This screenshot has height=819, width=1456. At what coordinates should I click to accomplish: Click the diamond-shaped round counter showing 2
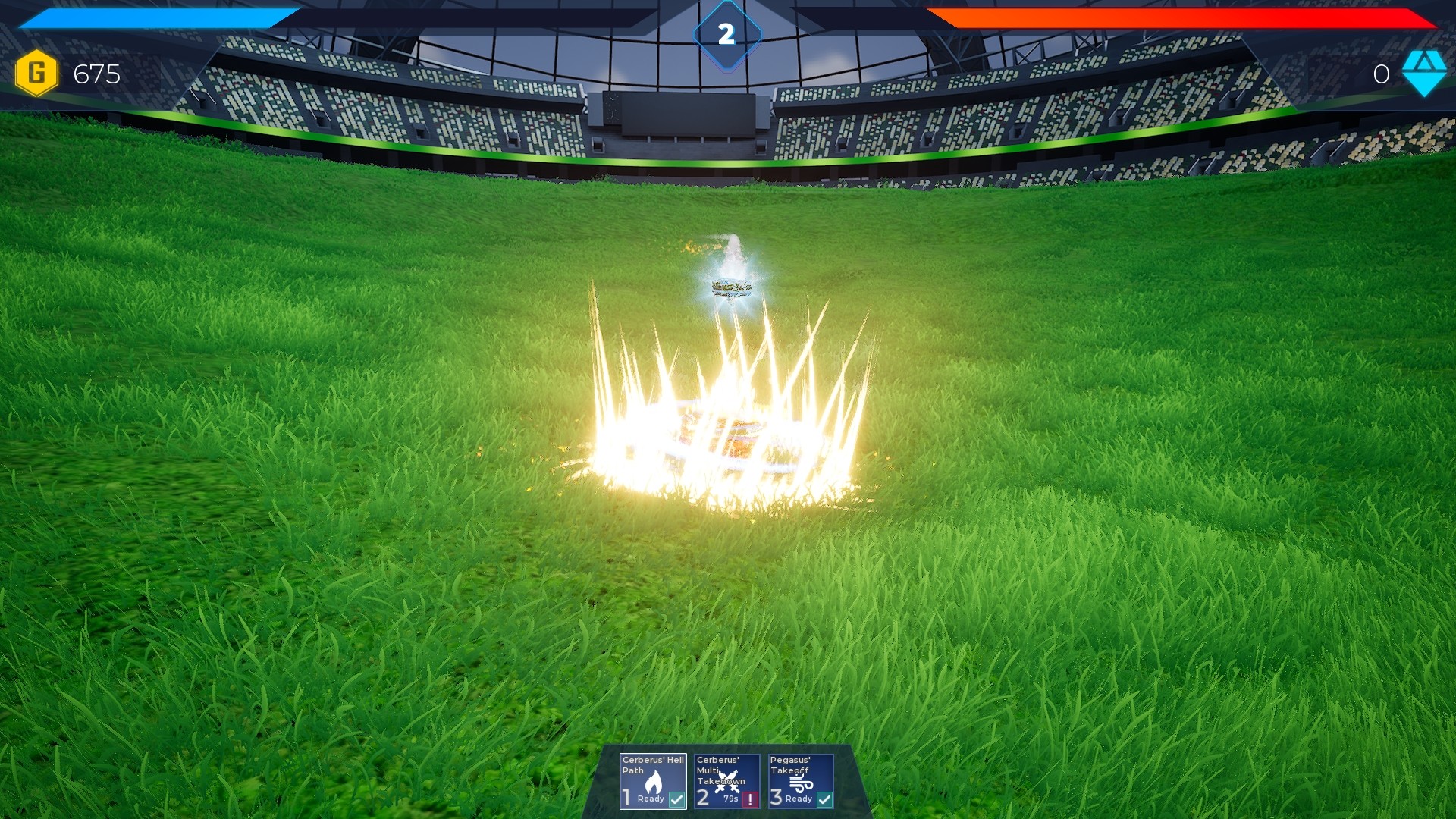click(x=726, y=32)
